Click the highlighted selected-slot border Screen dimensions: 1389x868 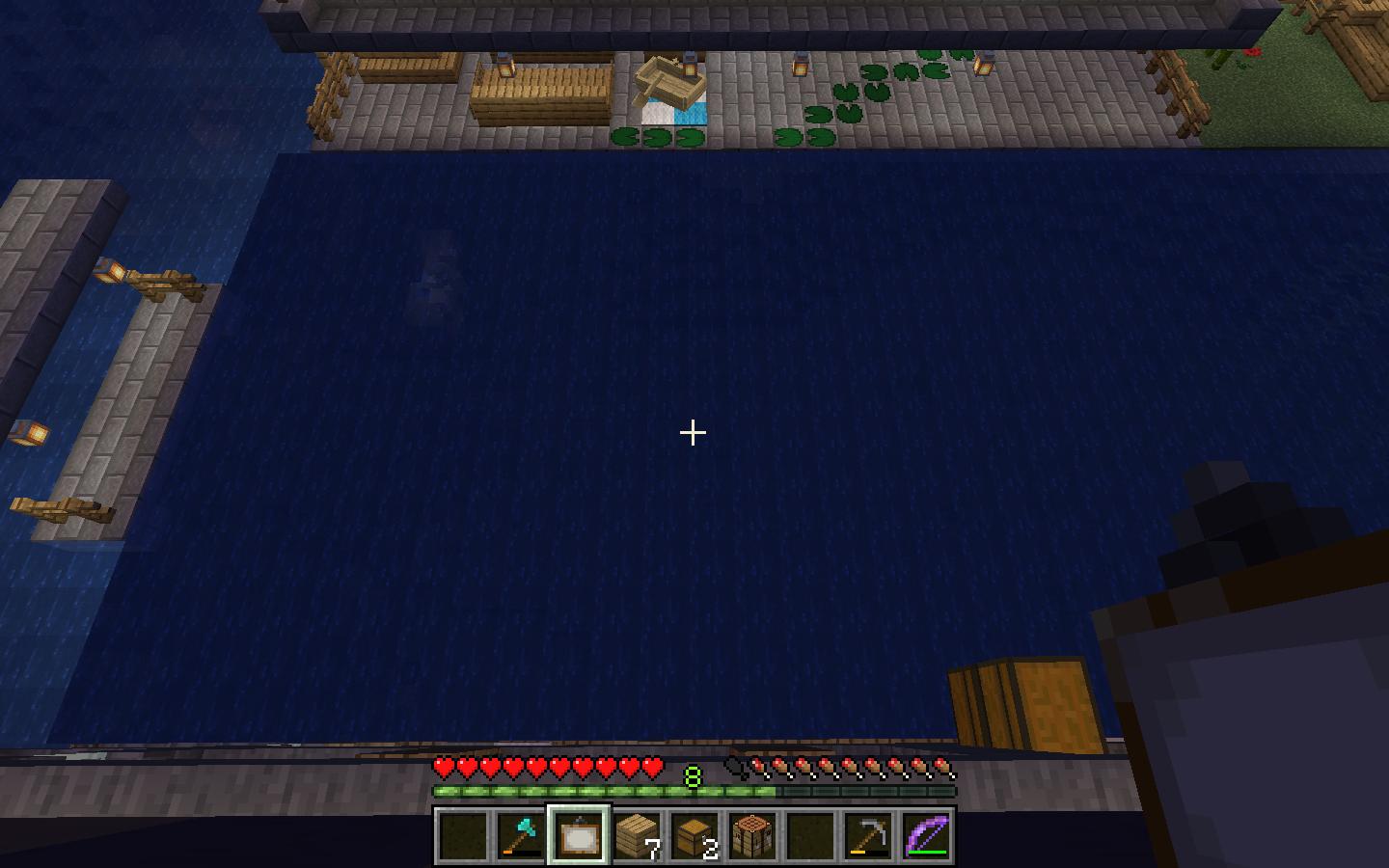578,810
